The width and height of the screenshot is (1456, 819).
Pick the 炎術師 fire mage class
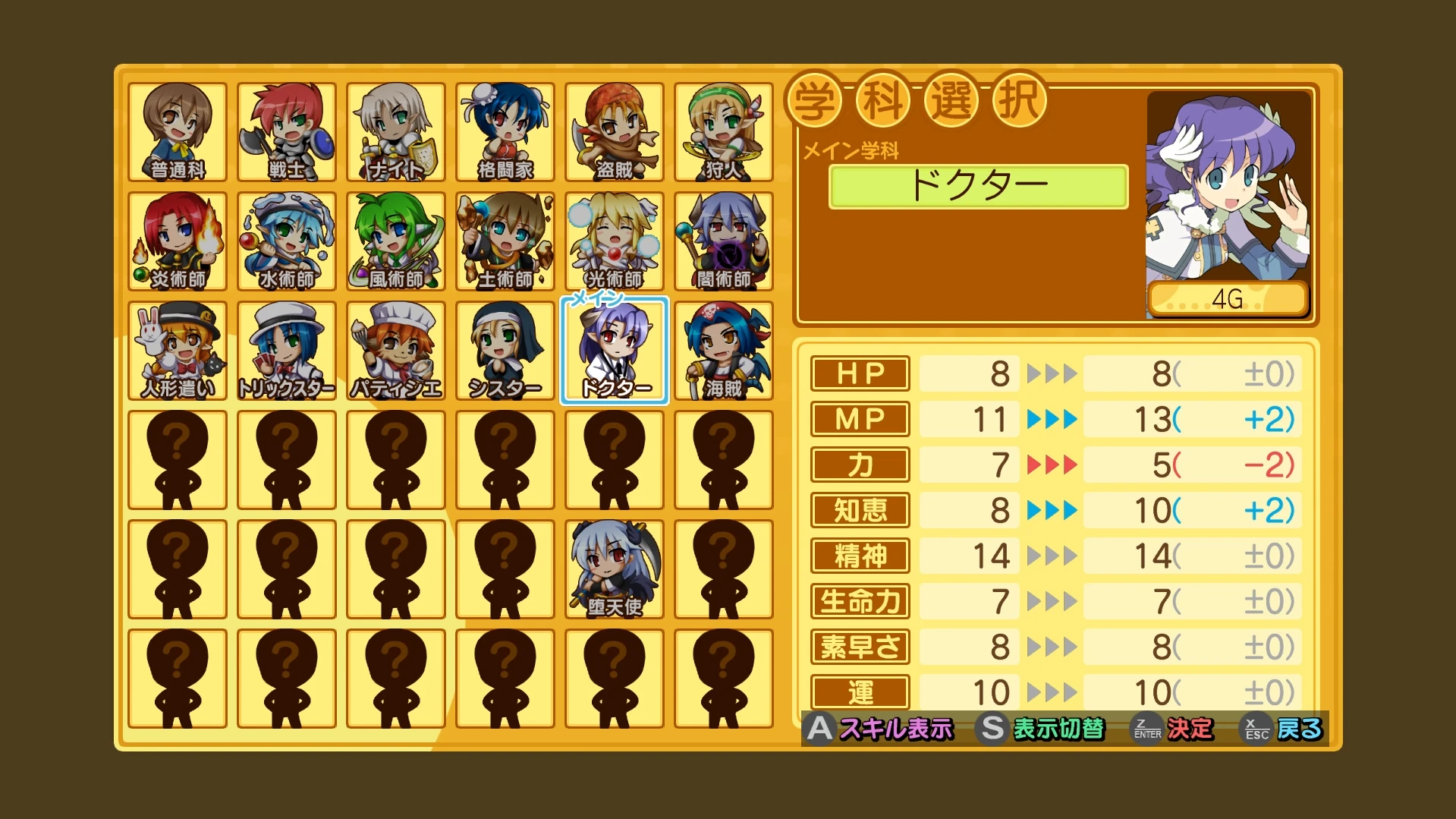178,241
